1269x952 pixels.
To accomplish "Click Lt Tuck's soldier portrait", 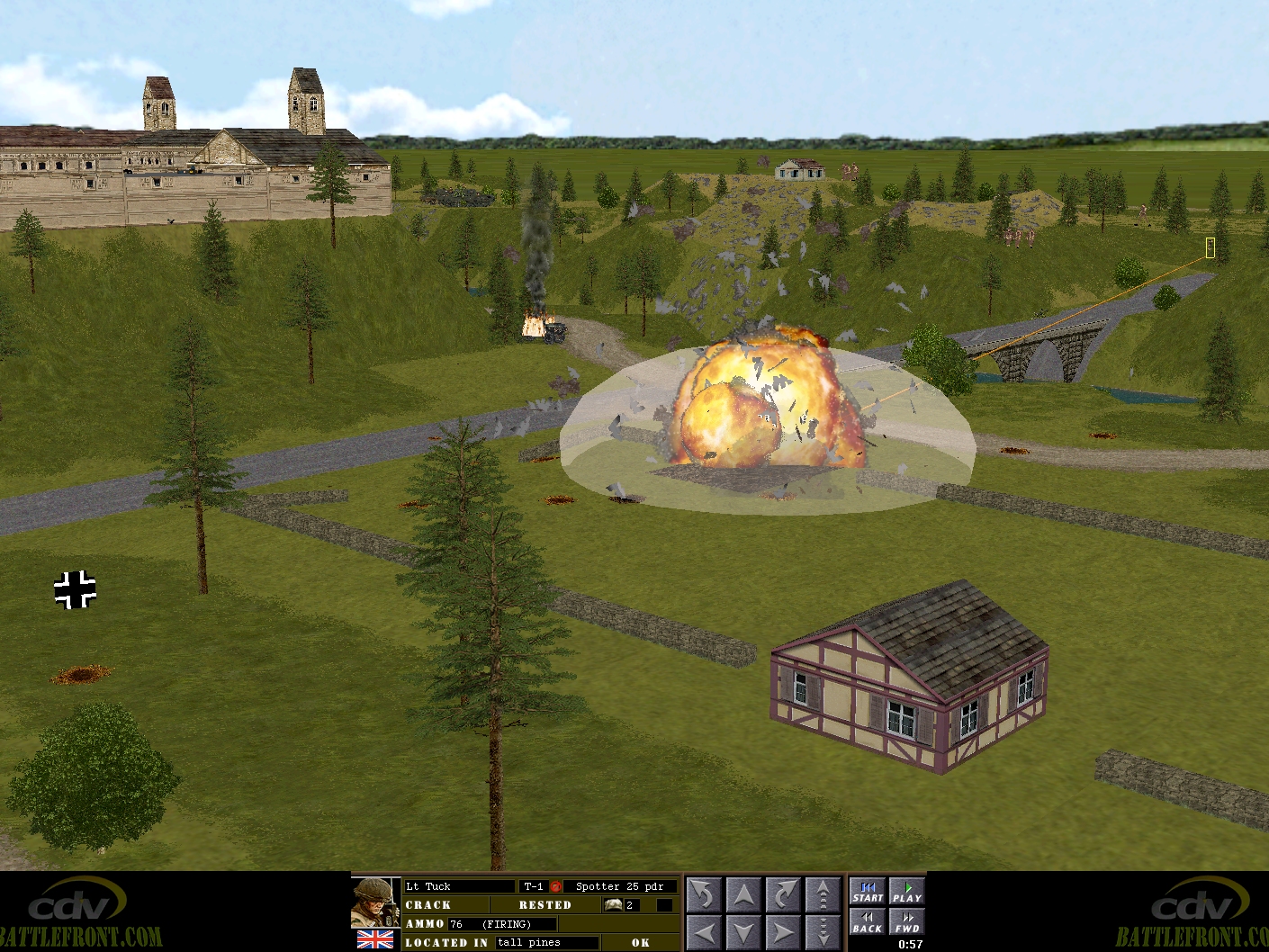I will tap(375, 903).
